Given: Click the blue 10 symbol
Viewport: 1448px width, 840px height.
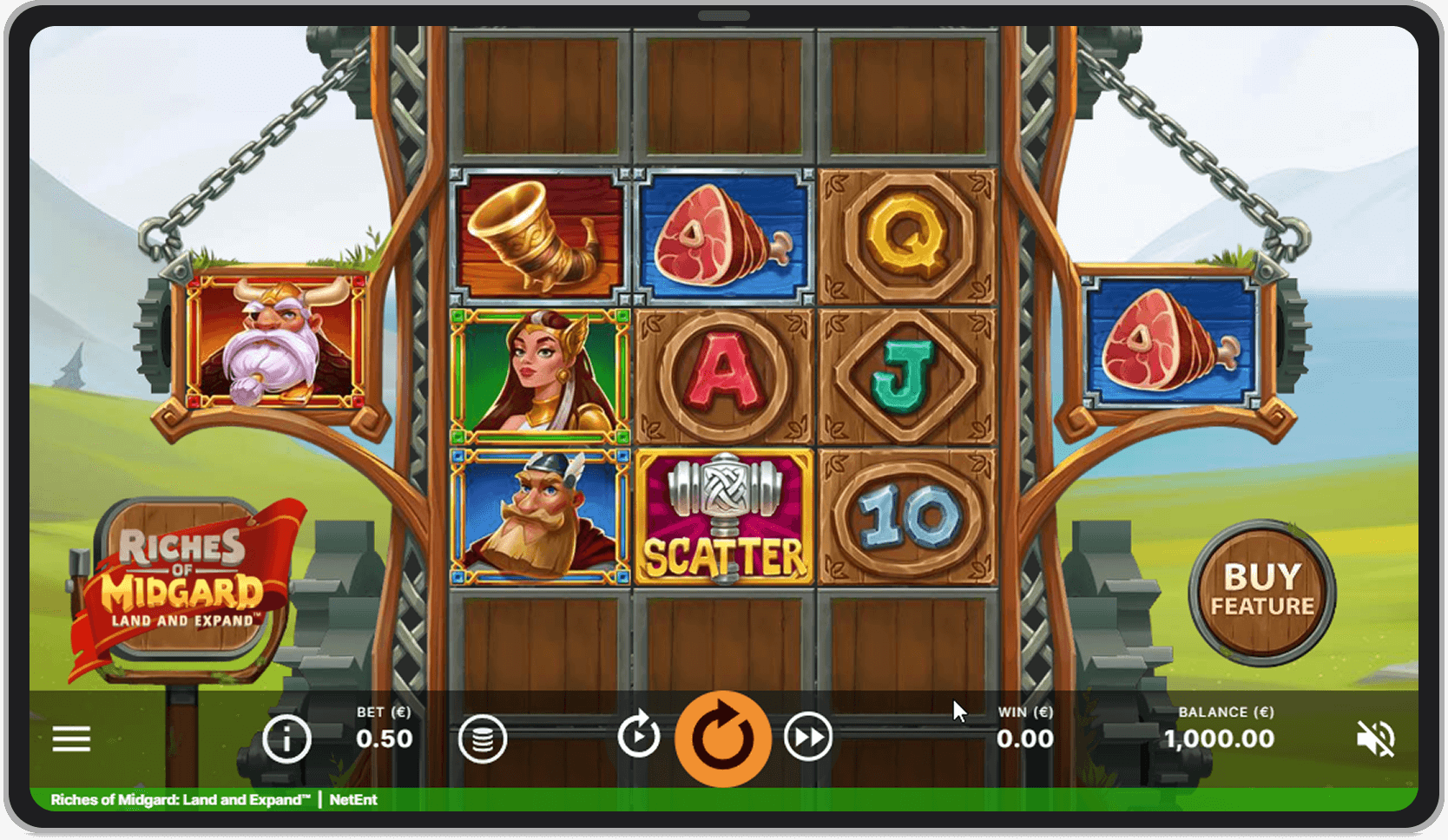Looking at the screenshot, I should (907, 516).
